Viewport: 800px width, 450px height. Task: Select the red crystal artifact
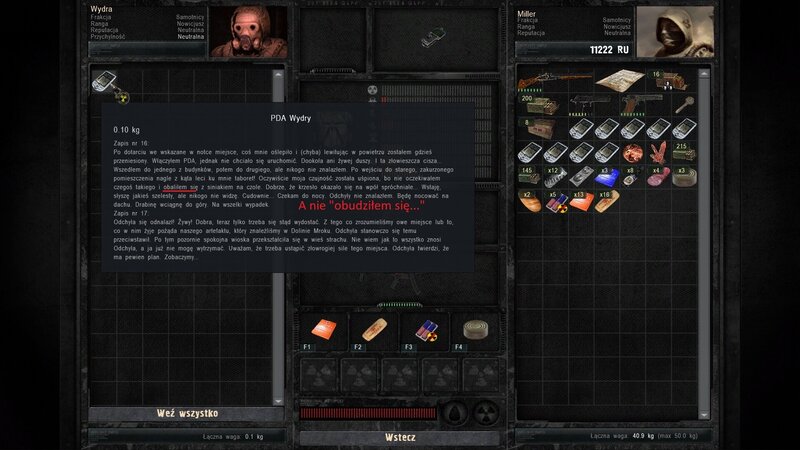tap(658, 152)
